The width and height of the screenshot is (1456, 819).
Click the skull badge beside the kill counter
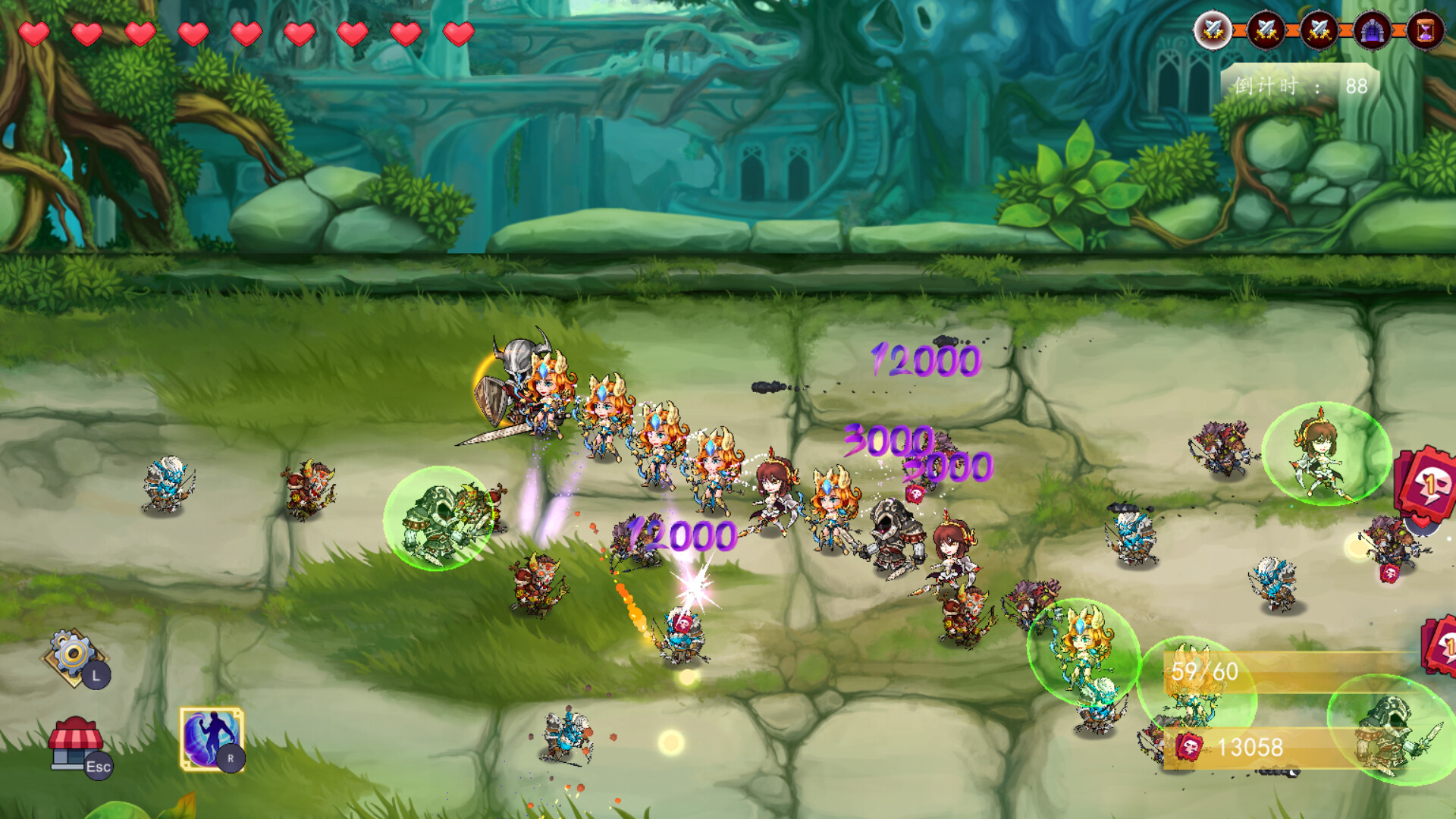click(1189, 747)
